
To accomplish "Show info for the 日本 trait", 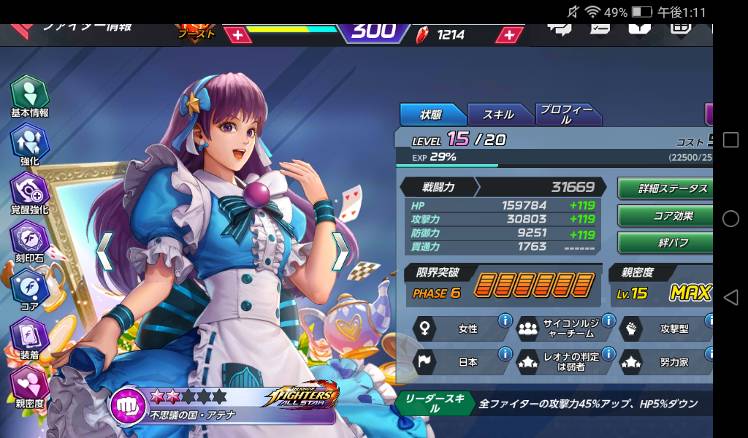I will tap(505, 355).
